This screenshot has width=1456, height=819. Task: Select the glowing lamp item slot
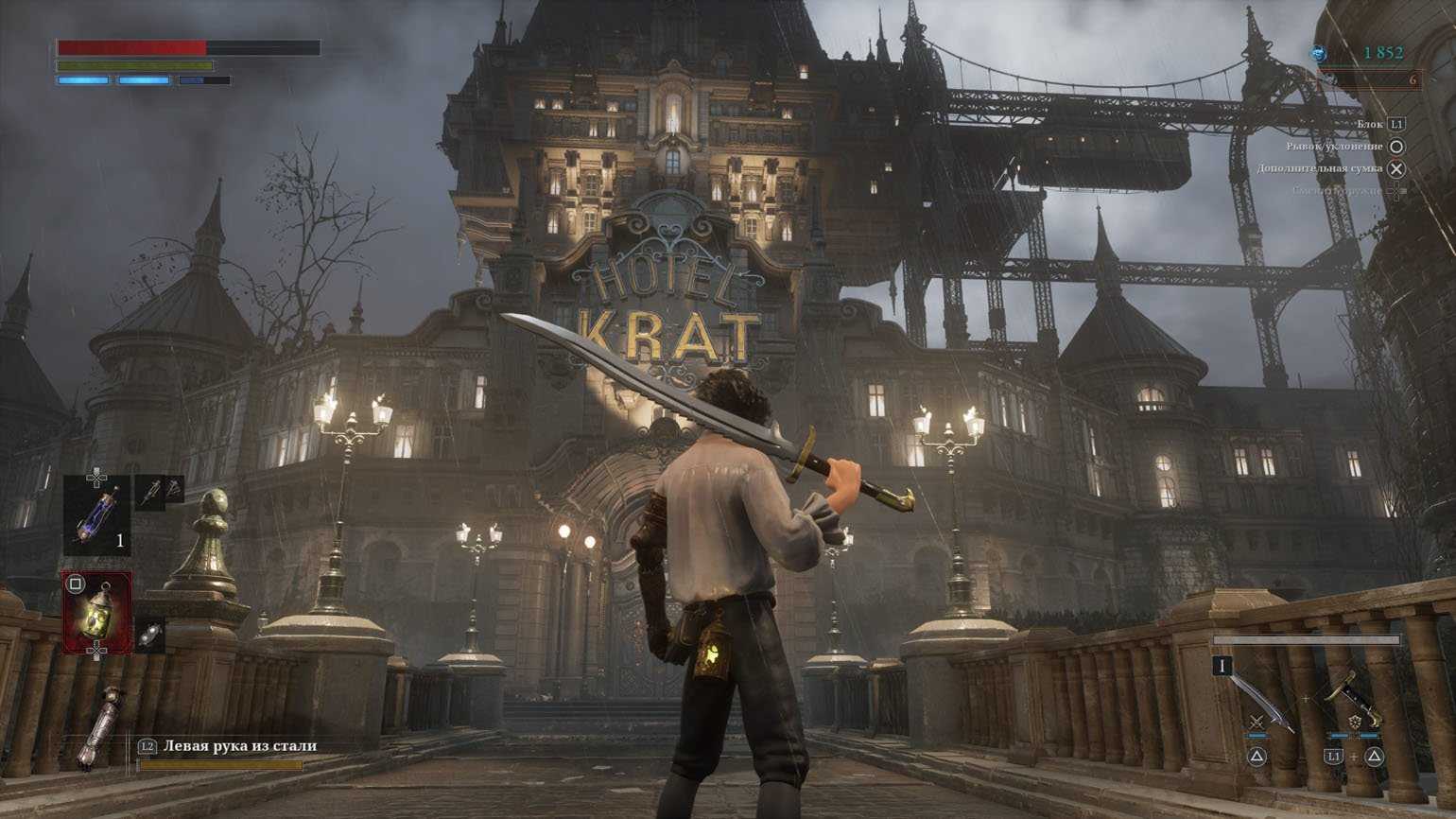[97, 612]
